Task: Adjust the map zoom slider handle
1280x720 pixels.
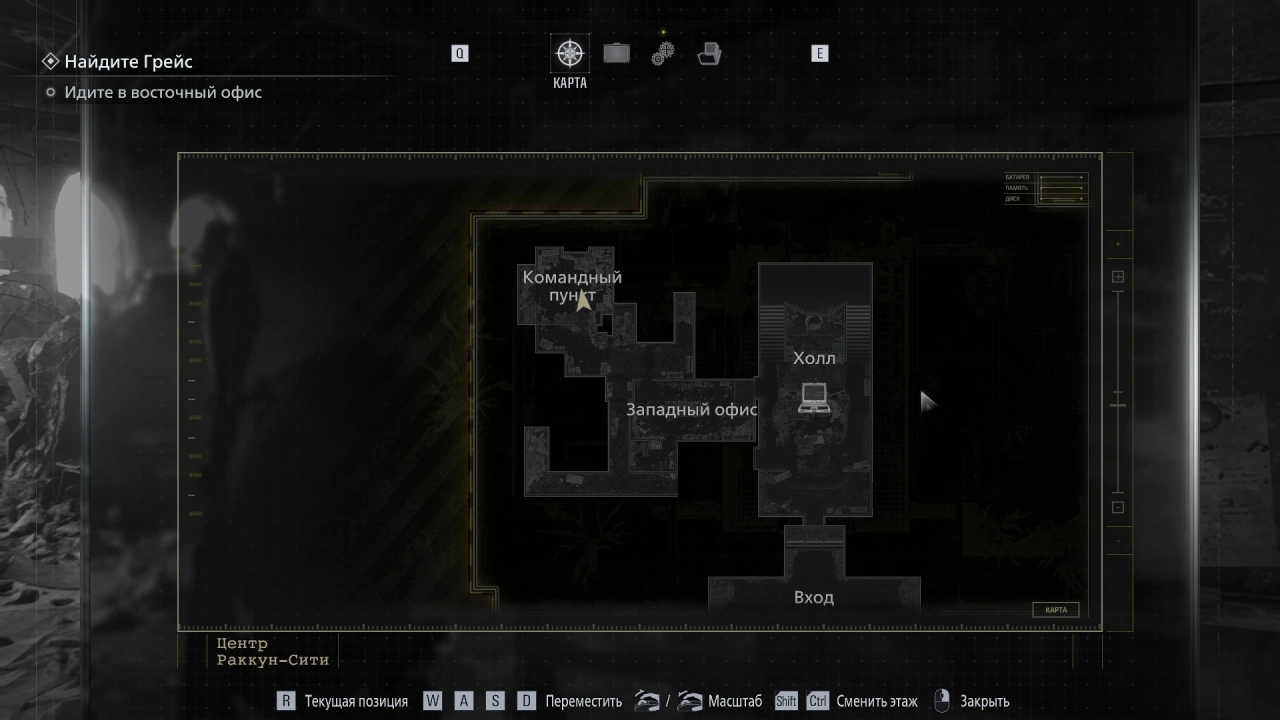Action: click(1118, 405)
